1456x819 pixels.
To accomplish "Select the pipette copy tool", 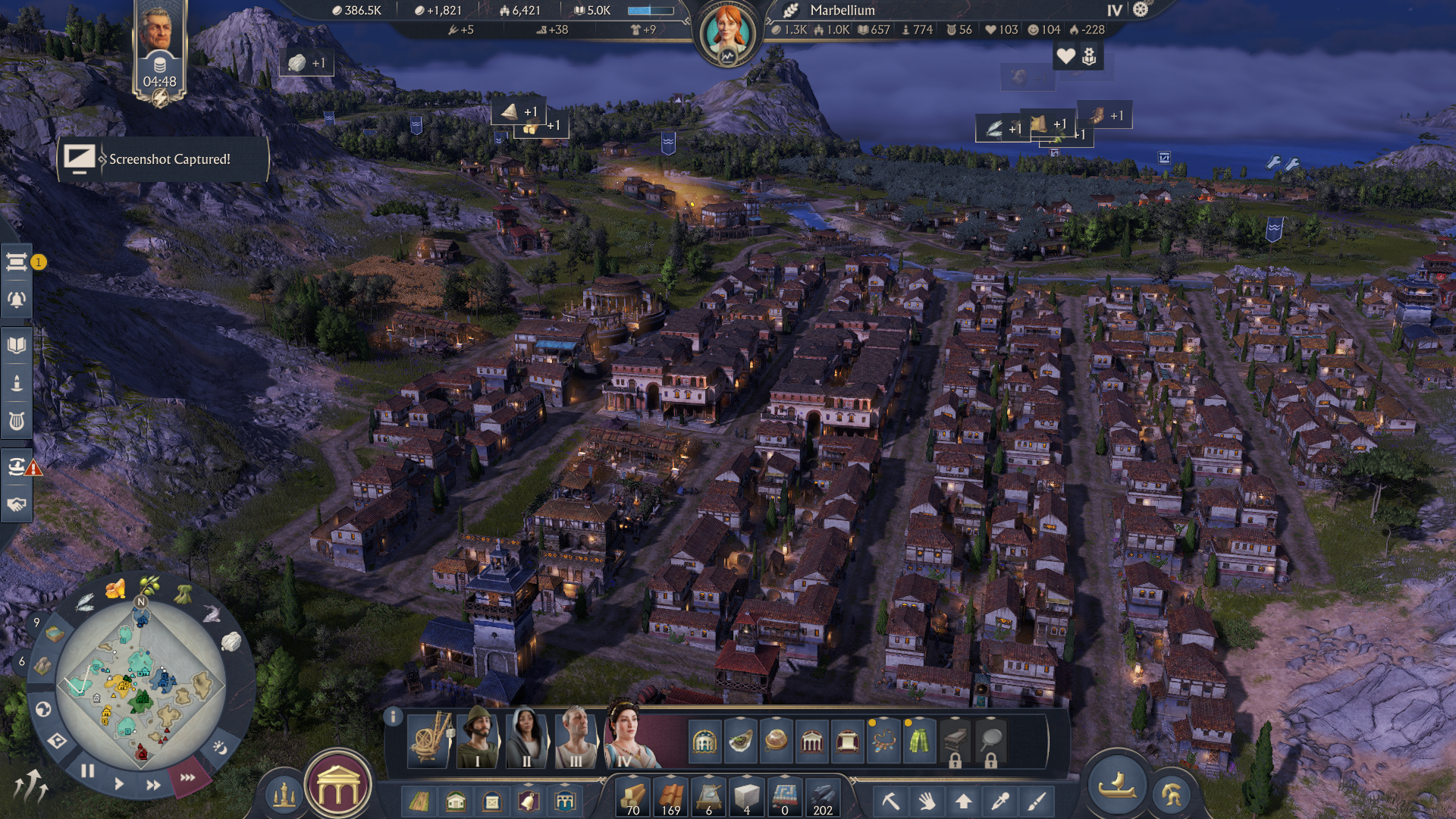I will 999,800.
